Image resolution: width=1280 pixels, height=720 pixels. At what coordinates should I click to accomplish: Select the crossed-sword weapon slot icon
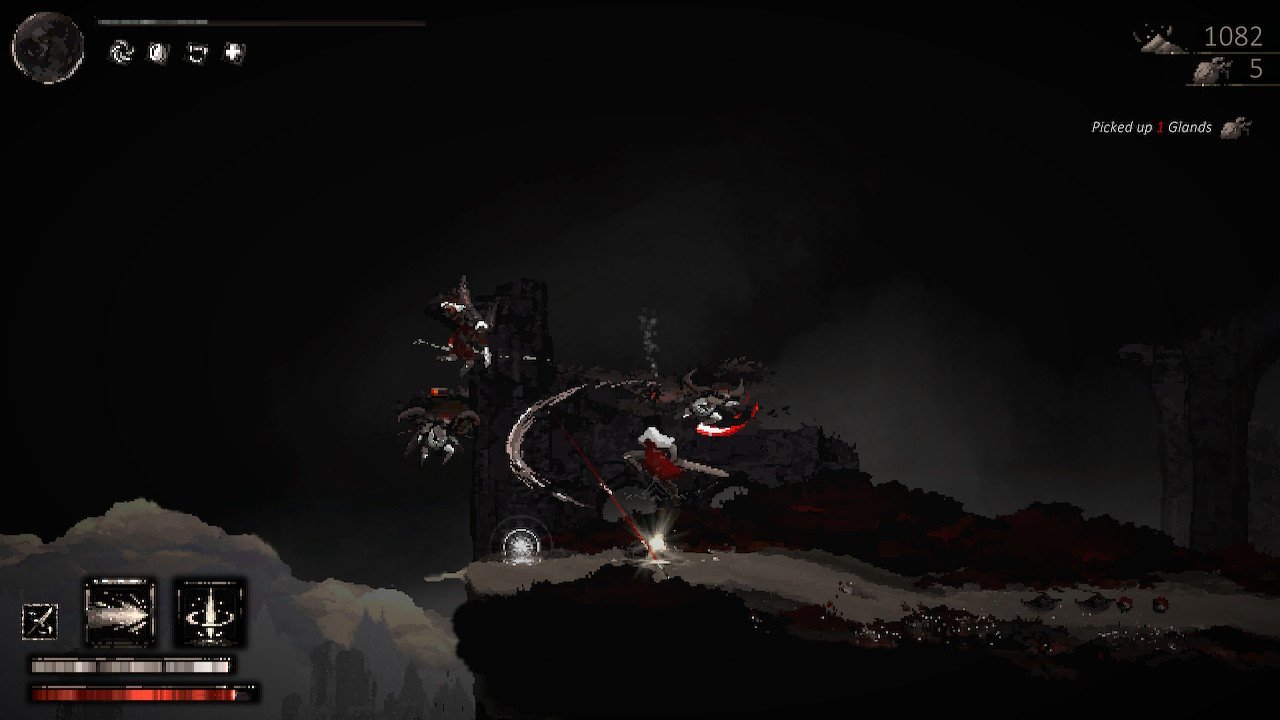pyautogui.click(x=40, y=620)
